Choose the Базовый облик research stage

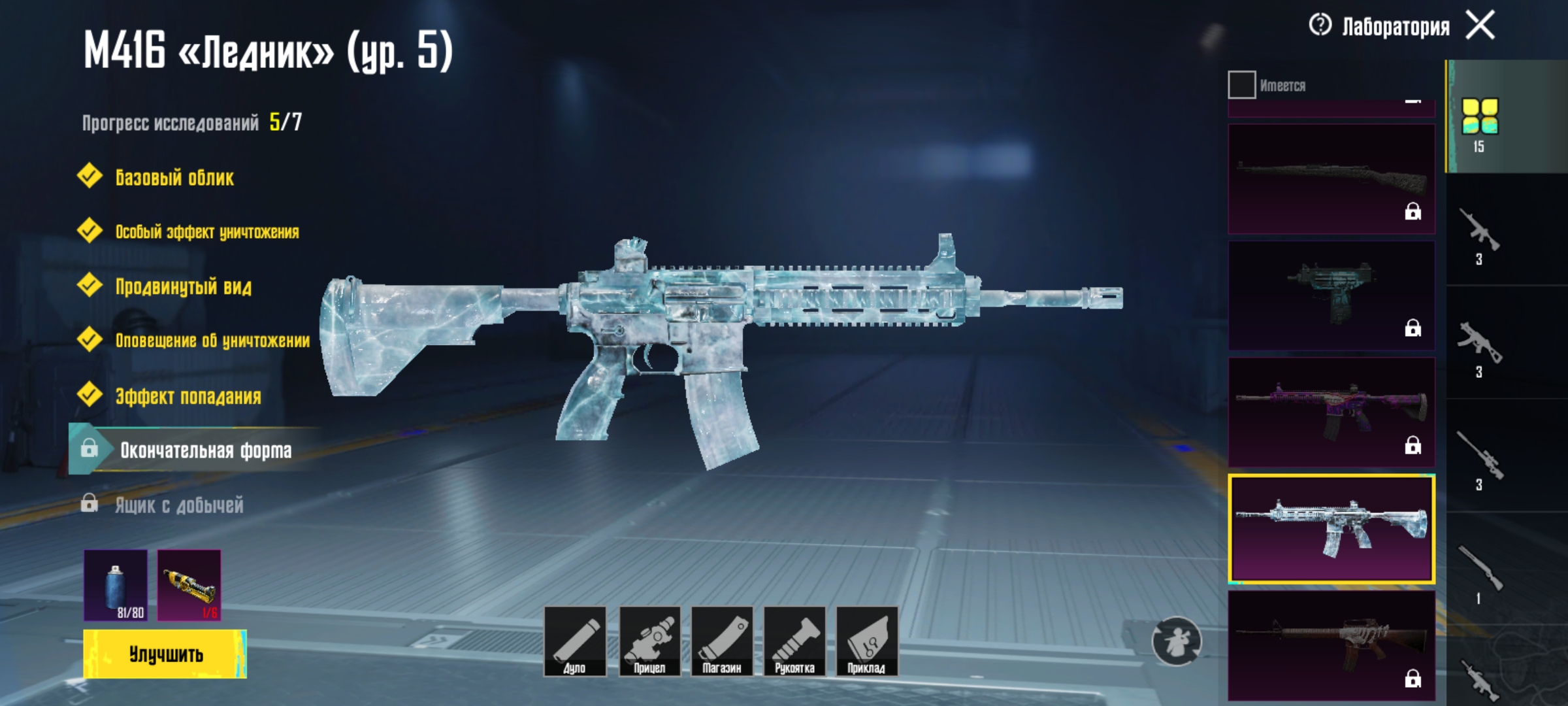(174, 177)
